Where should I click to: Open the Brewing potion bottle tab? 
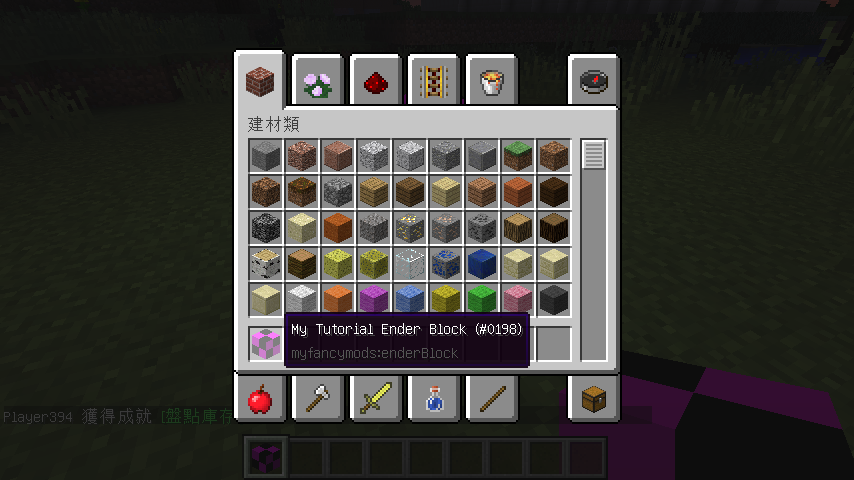(433, 398)
